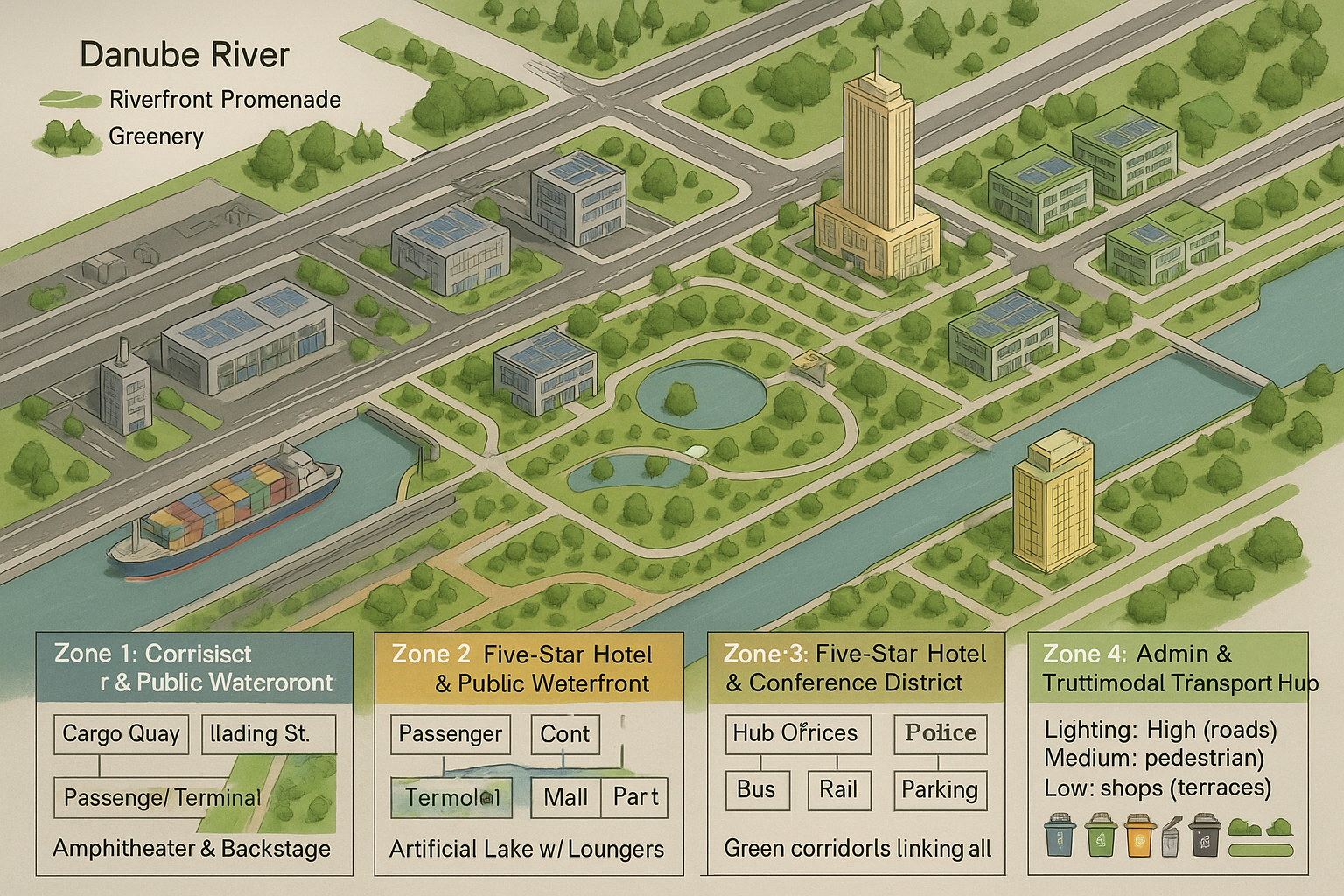Choose the Mall box

(x=566, y=797)
